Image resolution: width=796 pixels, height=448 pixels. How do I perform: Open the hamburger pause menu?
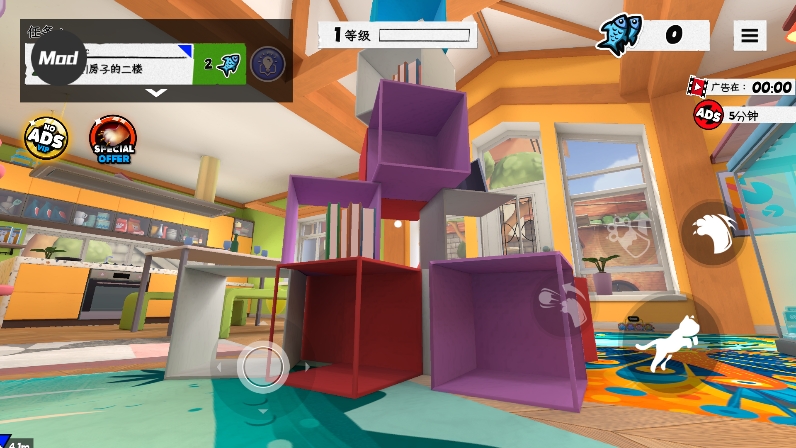(x=749, y=35)
